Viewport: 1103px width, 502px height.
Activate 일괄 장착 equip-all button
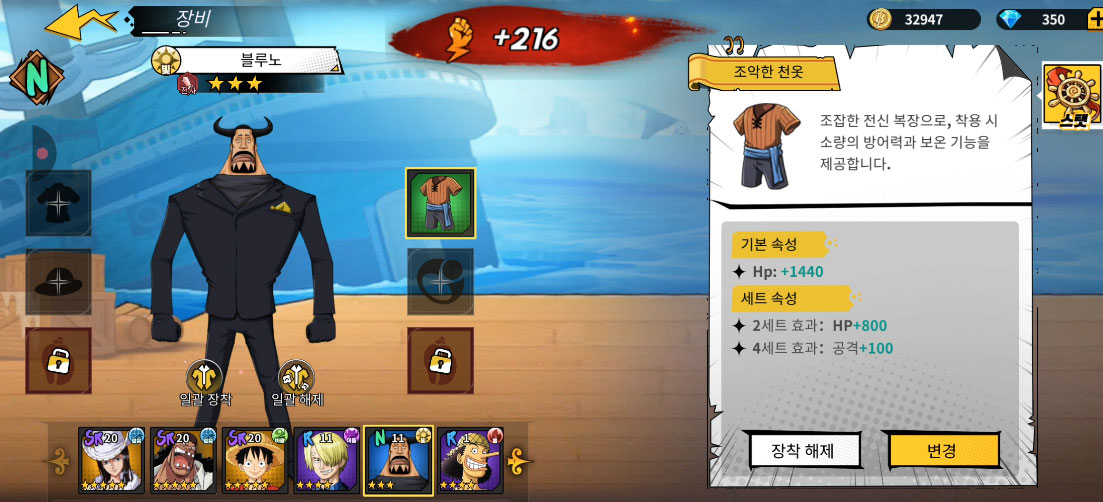click(204, 380)
